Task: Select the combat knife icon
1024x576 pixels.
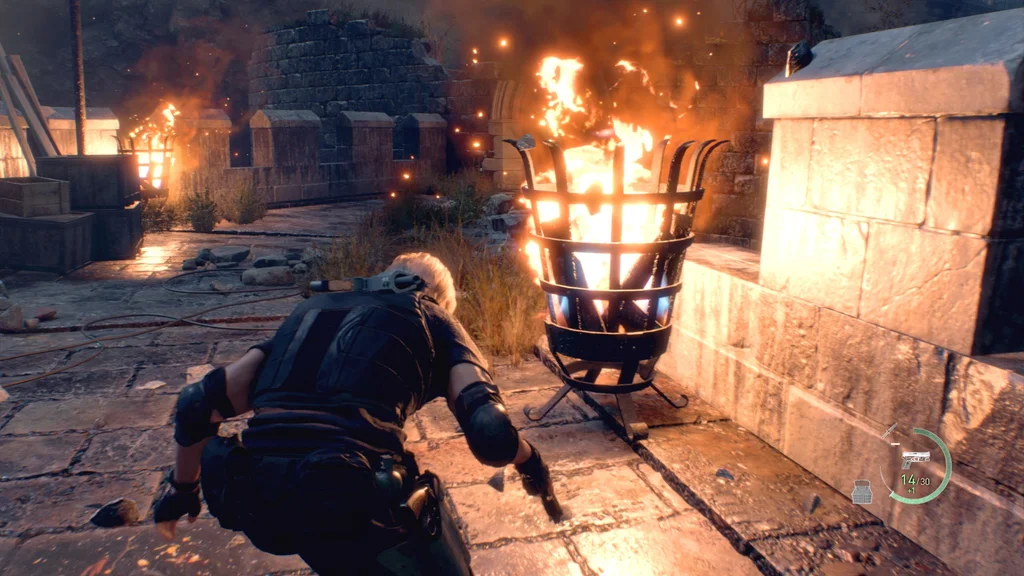Action: point(890,432)
